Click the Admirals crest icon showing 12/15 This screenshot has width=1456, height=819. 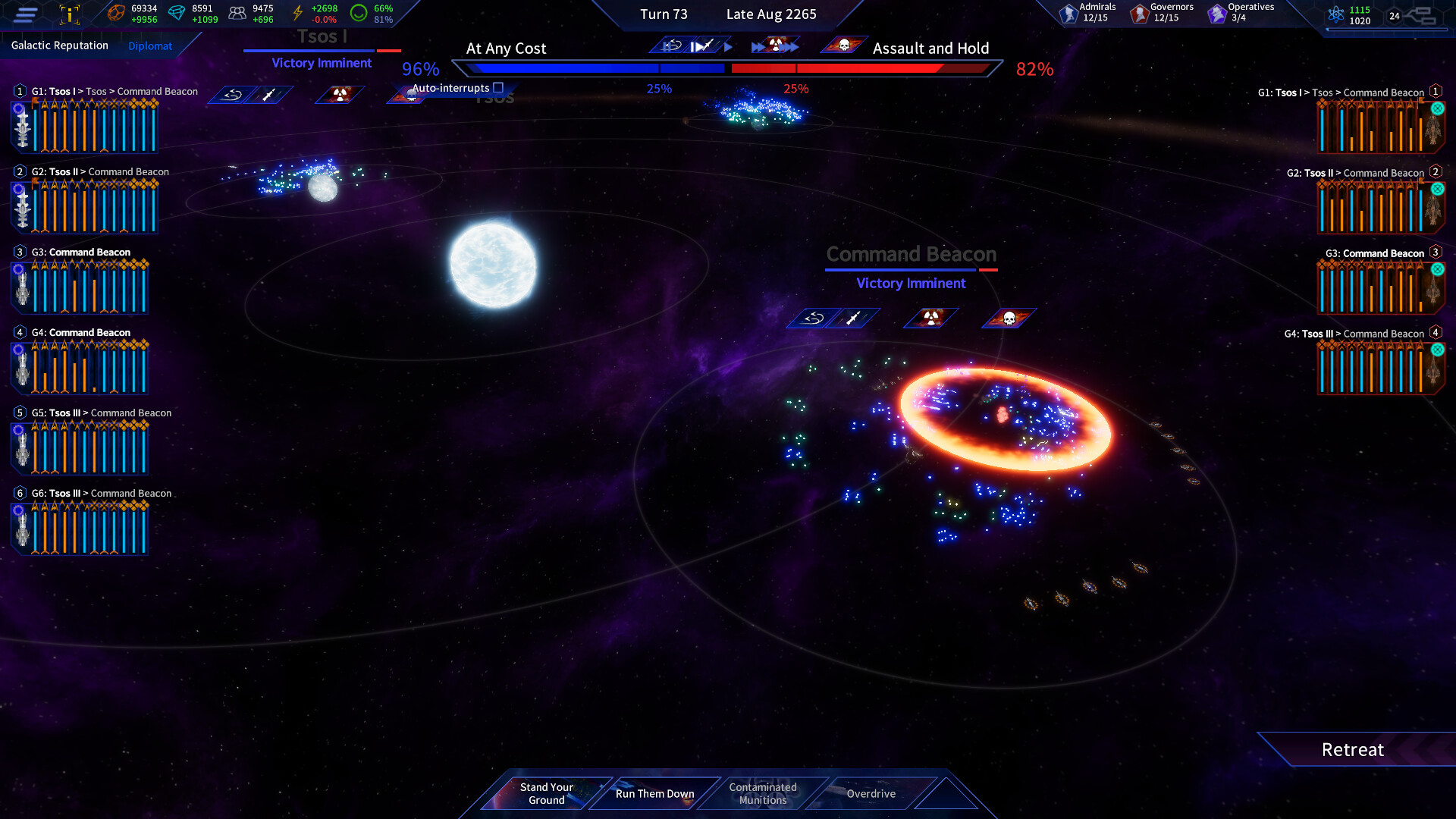[x=1067, y=13]
